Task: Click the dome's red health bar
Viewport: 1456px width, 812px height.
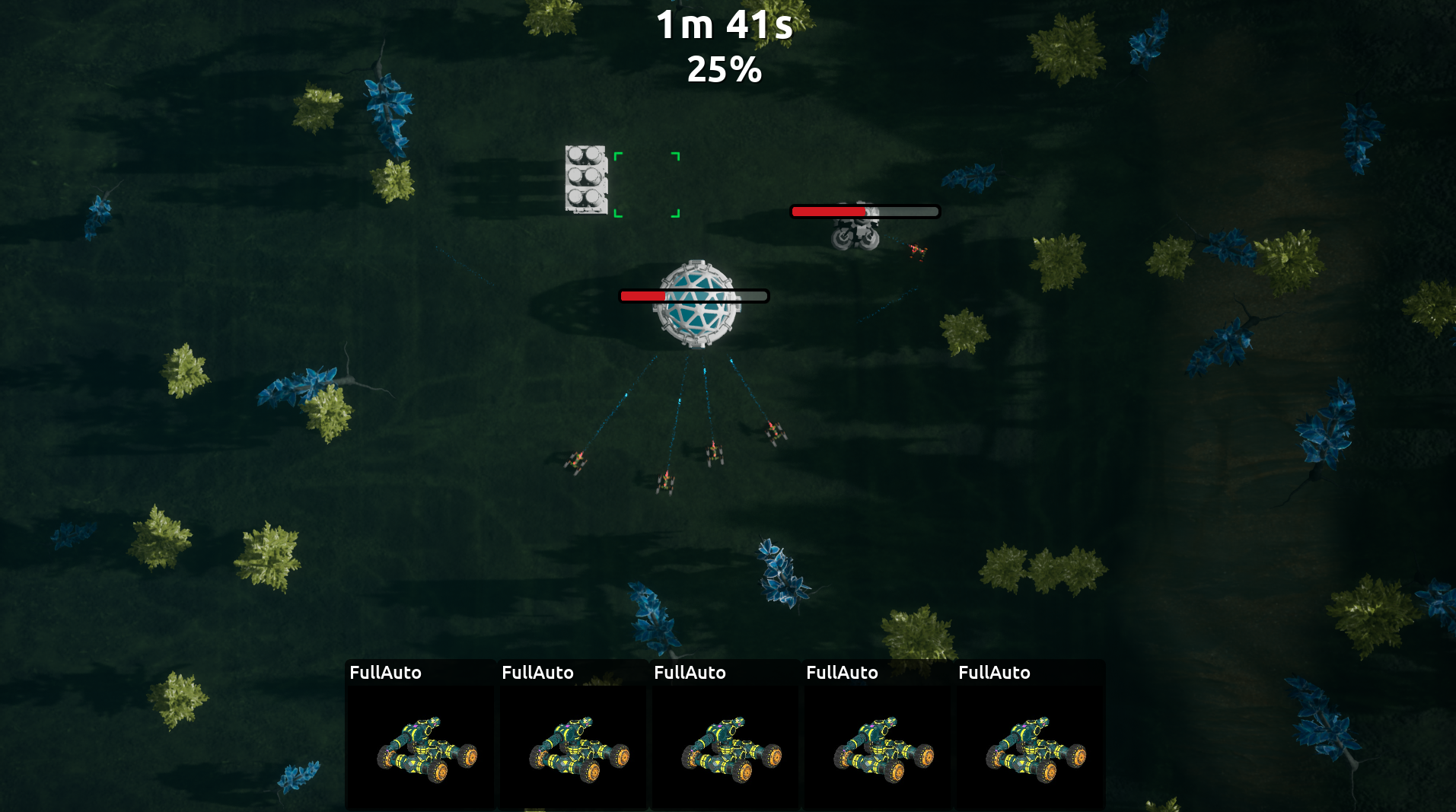Action: pyautogui.click(x=643, y=296)
